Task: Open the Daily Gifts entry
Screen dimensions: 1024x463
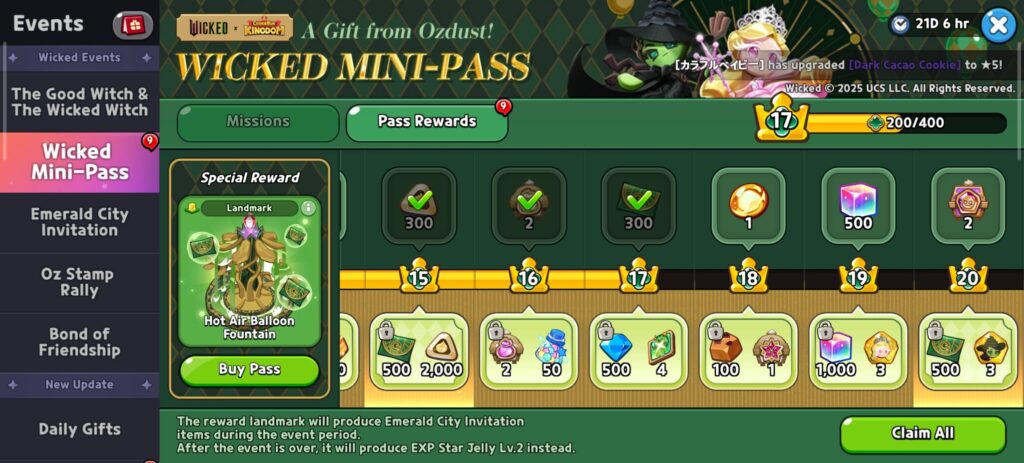Action: coord(79,429)
